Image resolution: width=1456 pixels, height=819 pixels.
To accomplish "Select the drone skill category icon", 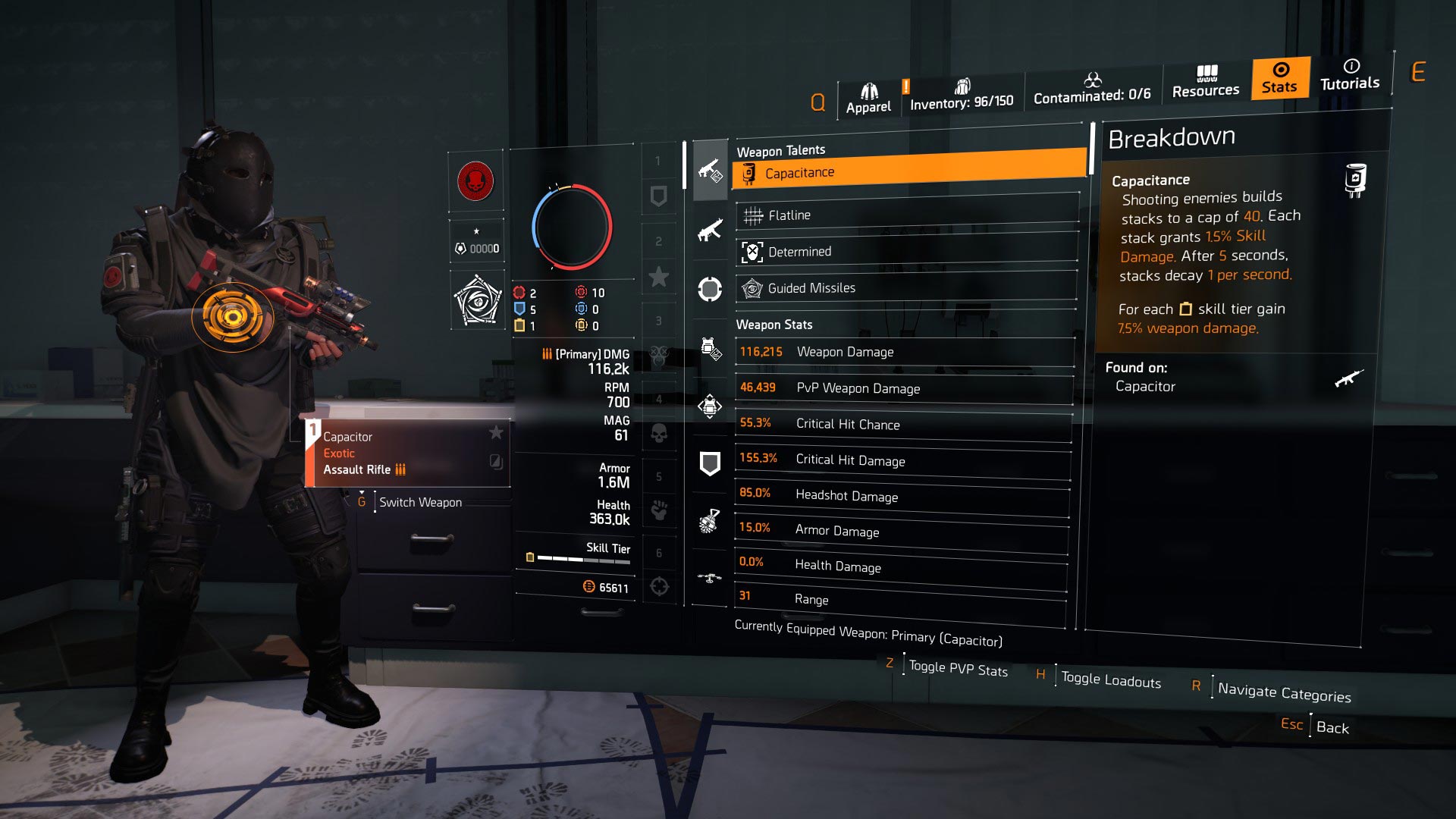I will tap(710, 576).
